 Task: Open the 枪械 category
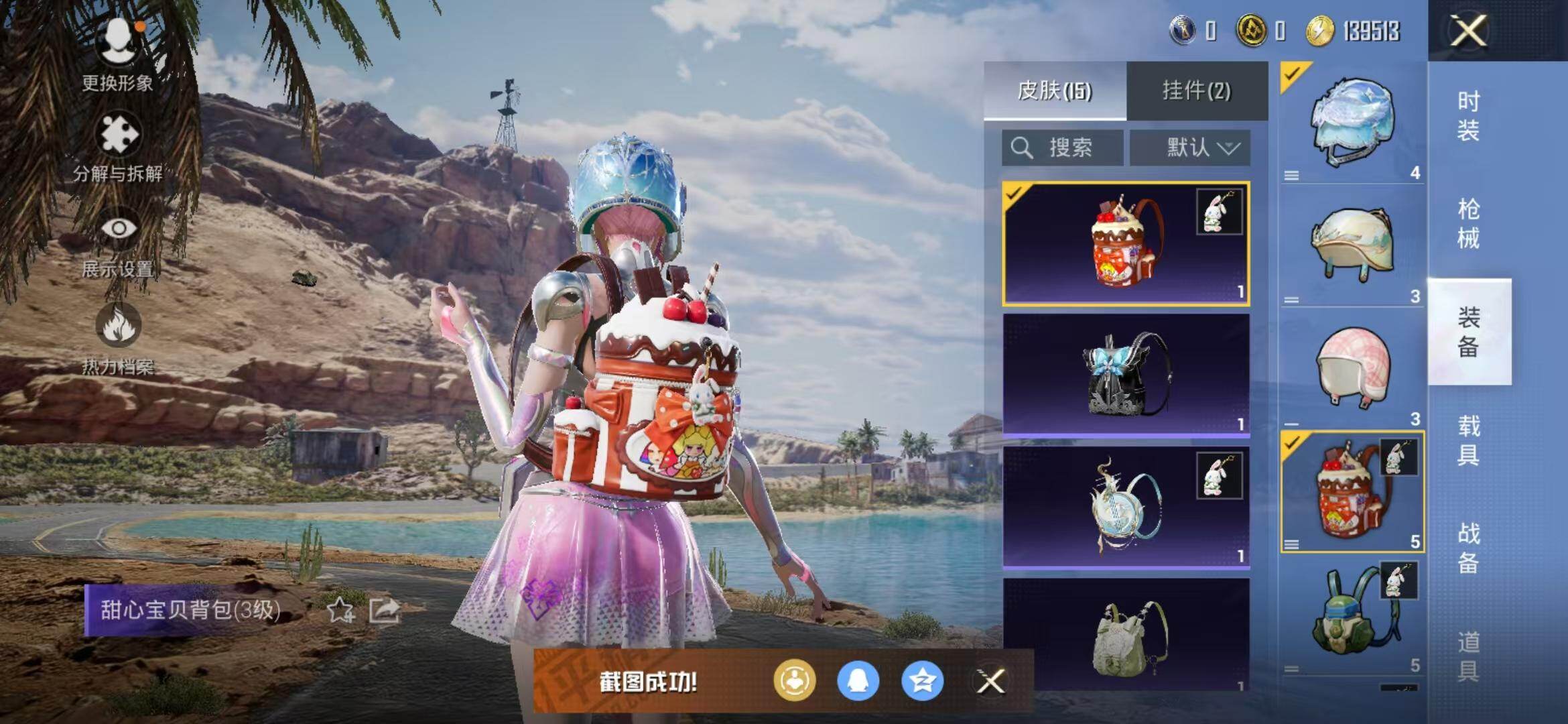[1468, 223]
